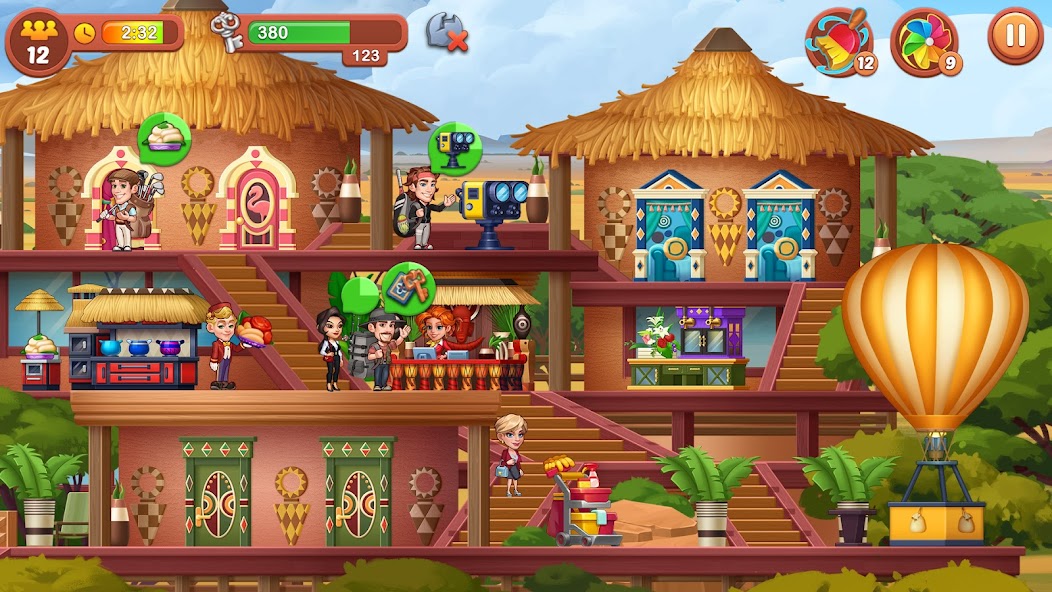This screenshot has width=1052, height=592.
Task: Click the thumbs-down icon with red X
Action: point(446,32)
